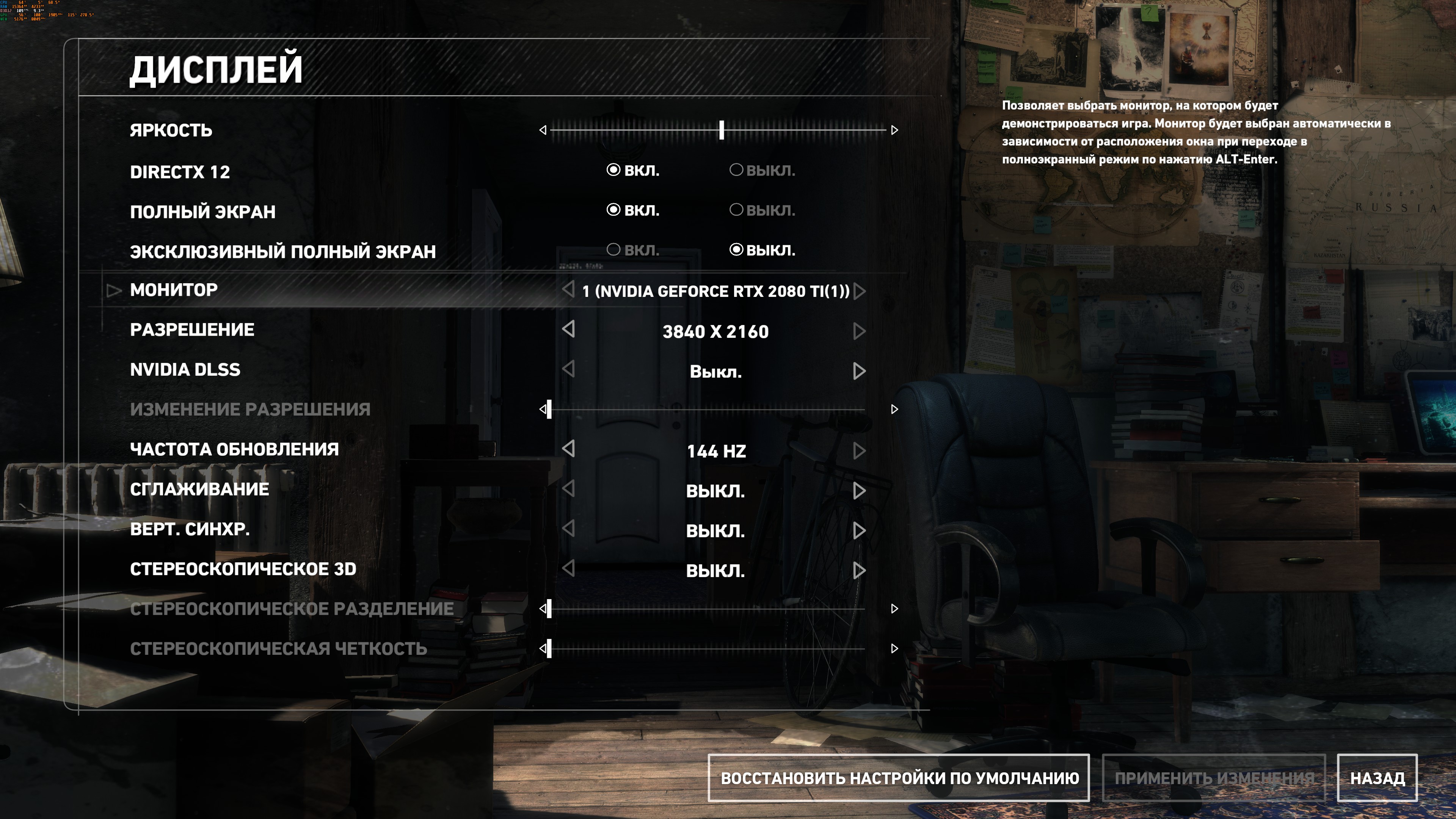The height and width of the screenshot is (819, 1456).
Task: Reduce ЧАСТОТА ОБНОВЛЕНИЯ with the left arrow
Action: tap(569, 449)
